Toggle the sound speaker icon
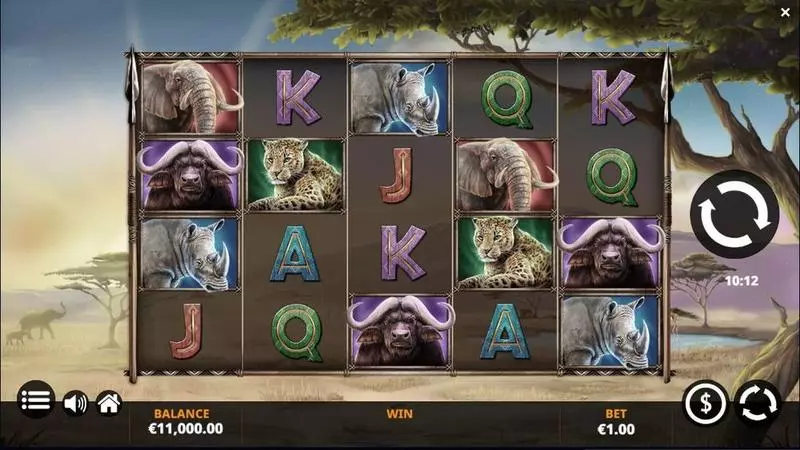The image size is (800, 450). click(75, 403)
